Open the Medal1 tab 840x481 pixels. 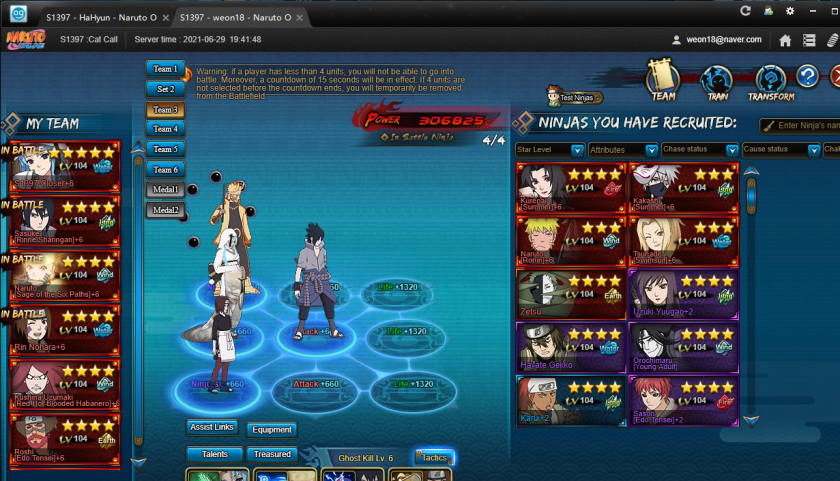[165, 189]
